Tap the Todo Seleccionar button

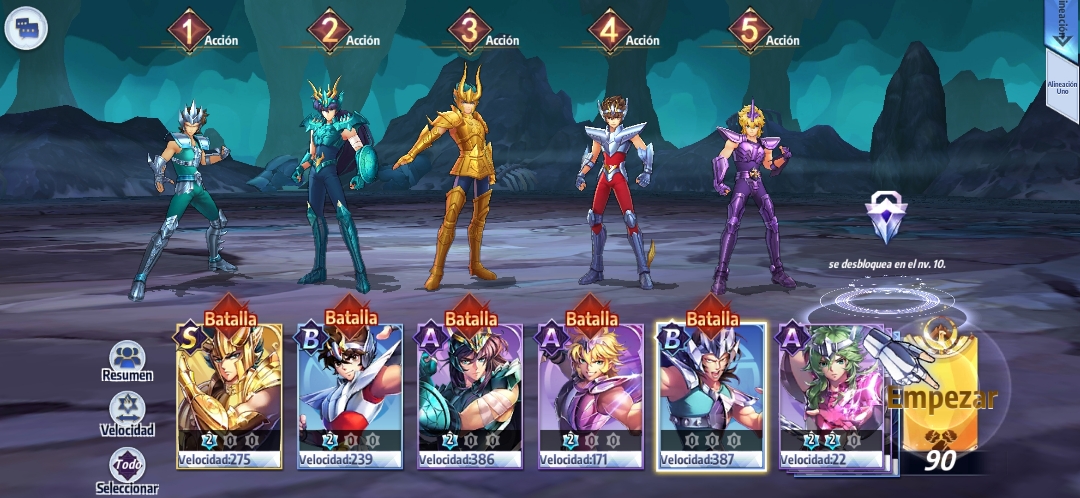coord(127,471)
